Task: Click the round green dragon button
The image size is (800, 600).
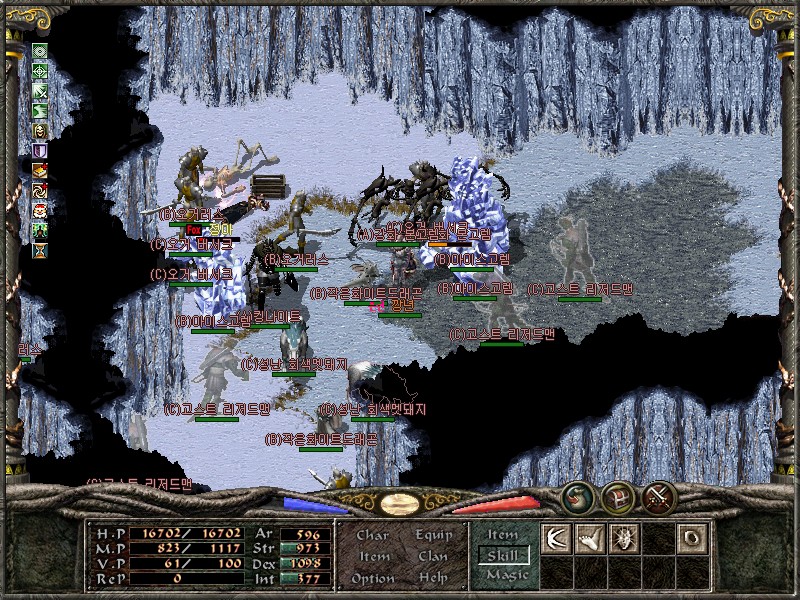Action: point(577,496)
